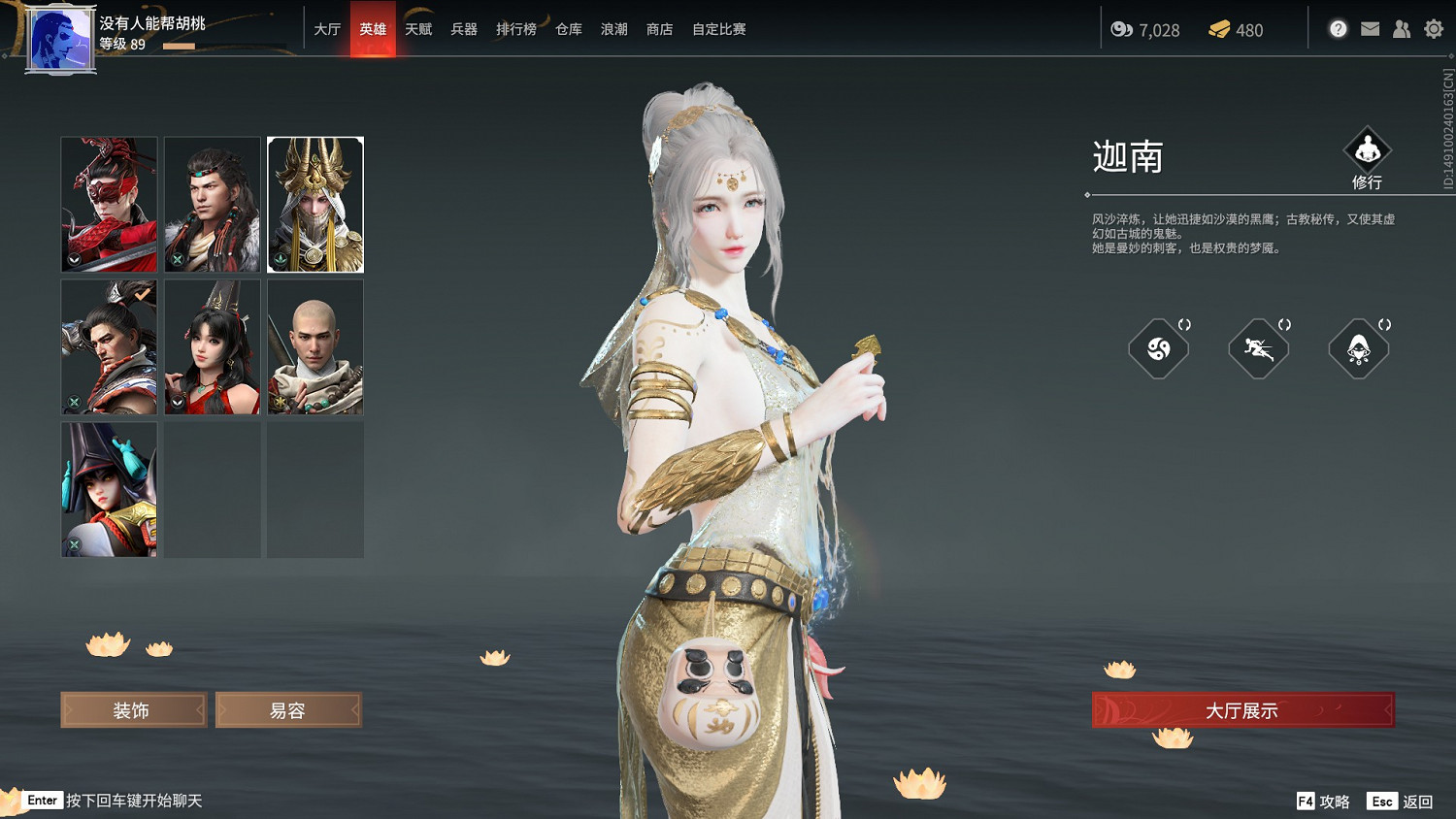Image resolution: width=1456 pixels, height=819 pixels.
Task: Expand the chevron on 迦南's golden-crown portrait
Action: point(280,260)
